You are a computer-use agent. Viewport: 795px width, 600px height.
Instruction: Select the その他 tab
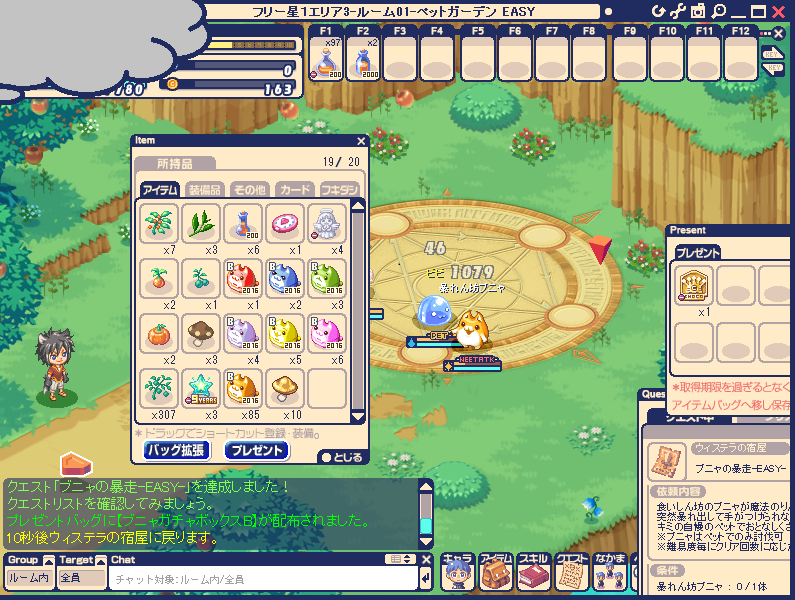click(249, 189)
